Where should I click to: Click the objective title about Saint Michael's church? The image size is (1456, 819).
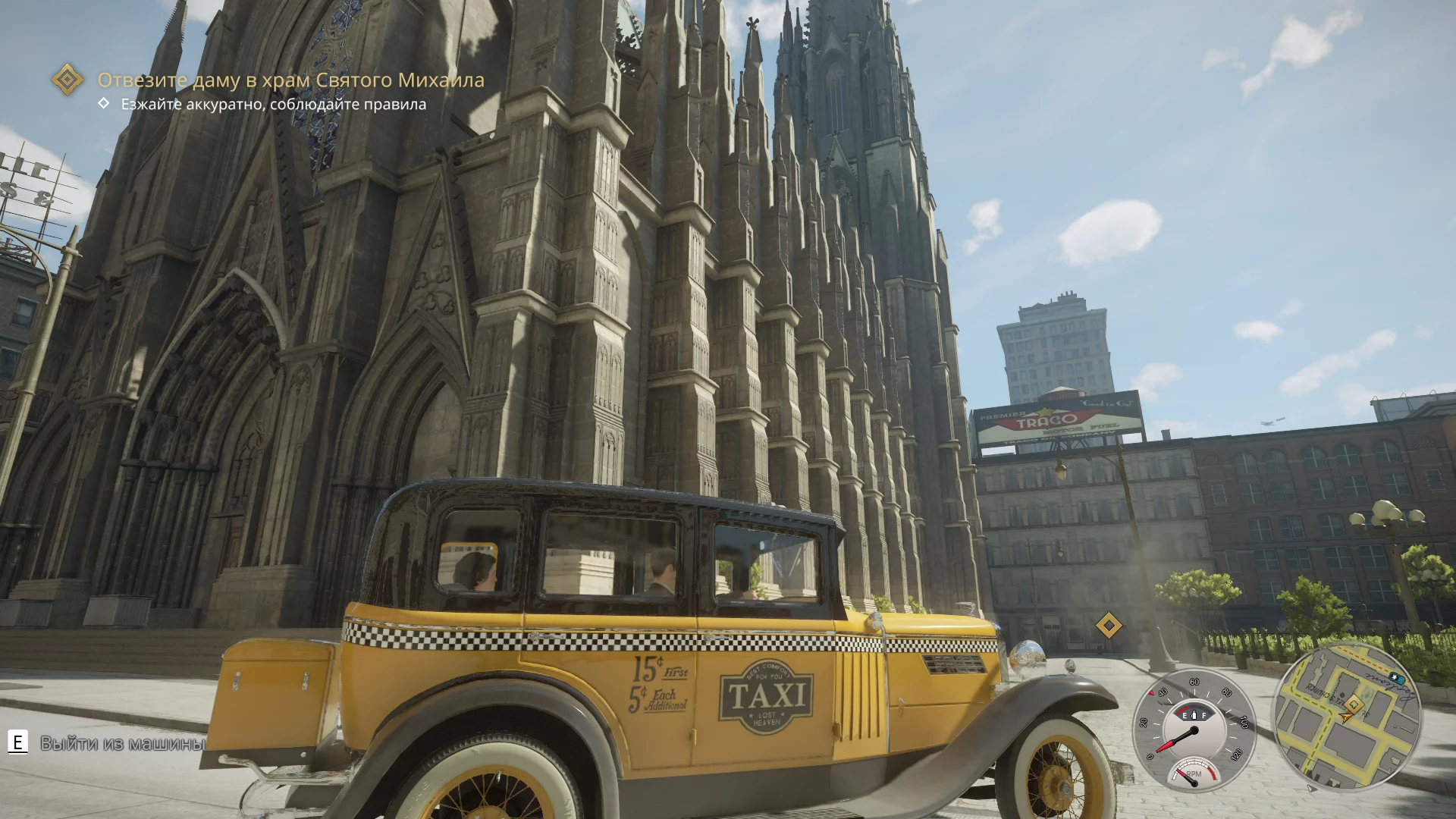(290, 80)
